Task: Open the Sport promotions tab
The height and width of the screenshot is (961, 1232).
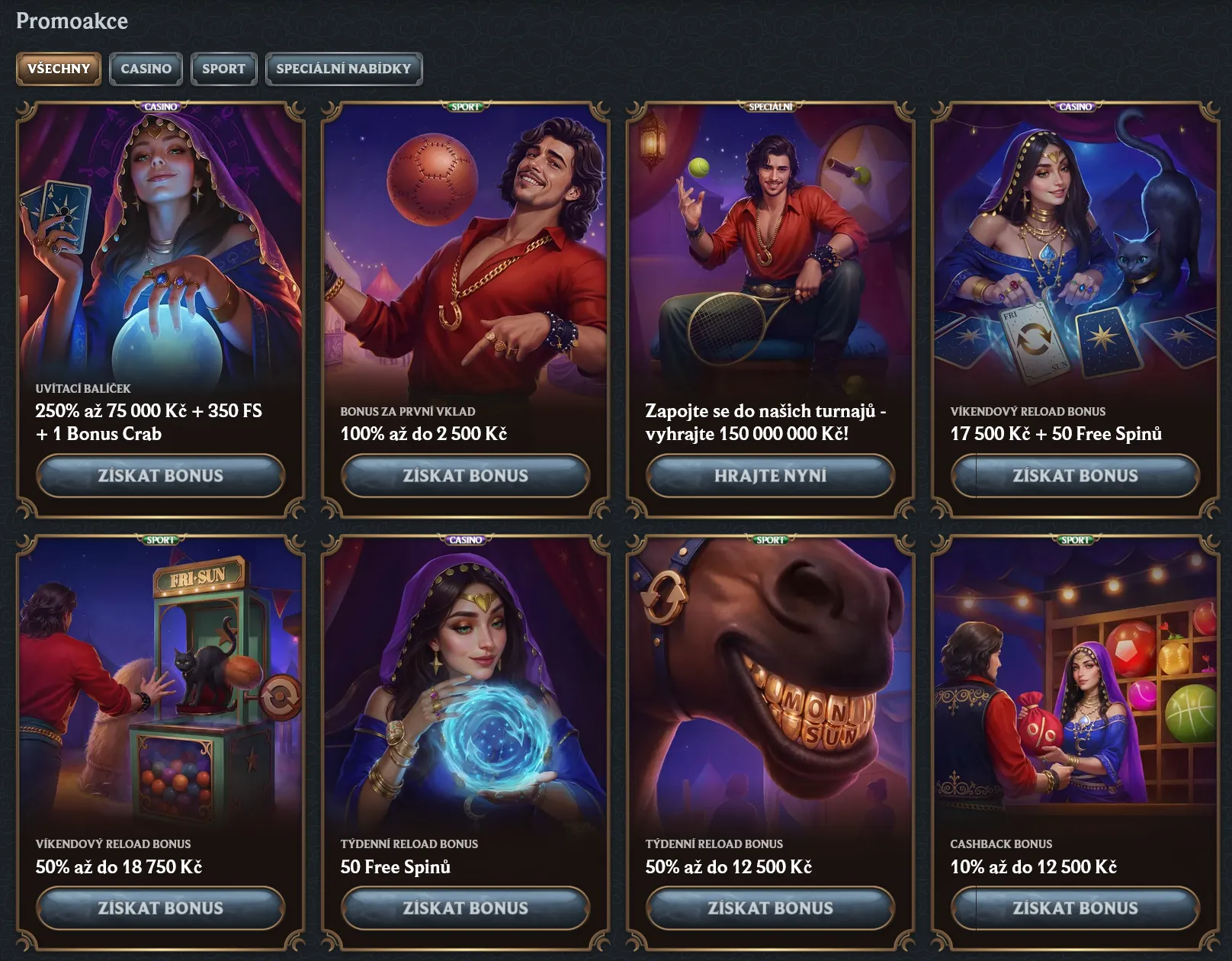Action: pyautogui.click(x=223, y=69)
